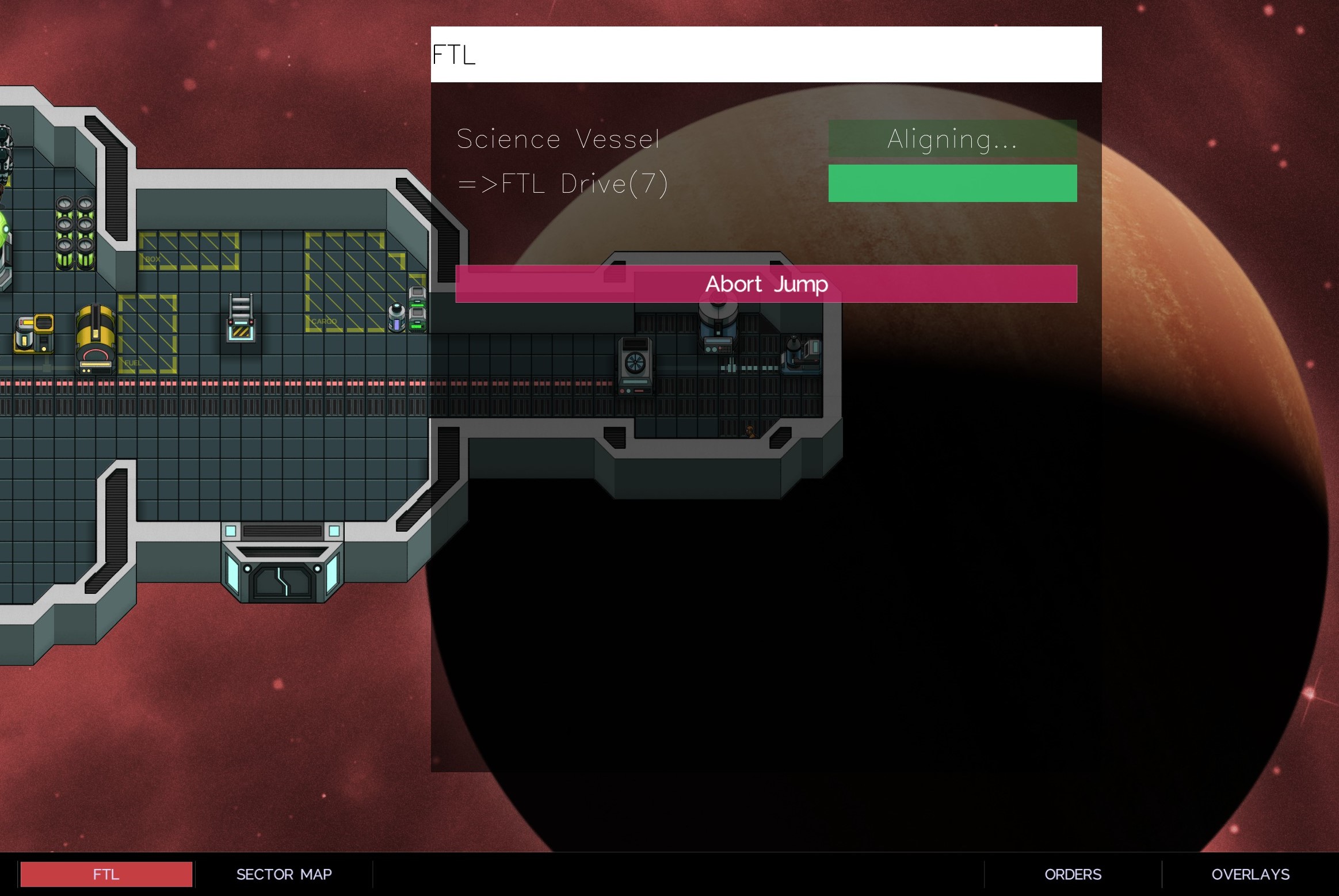Abort the FTL jump
The width and height of the screenshot is (1339, 896).
[x=766, y=284]
